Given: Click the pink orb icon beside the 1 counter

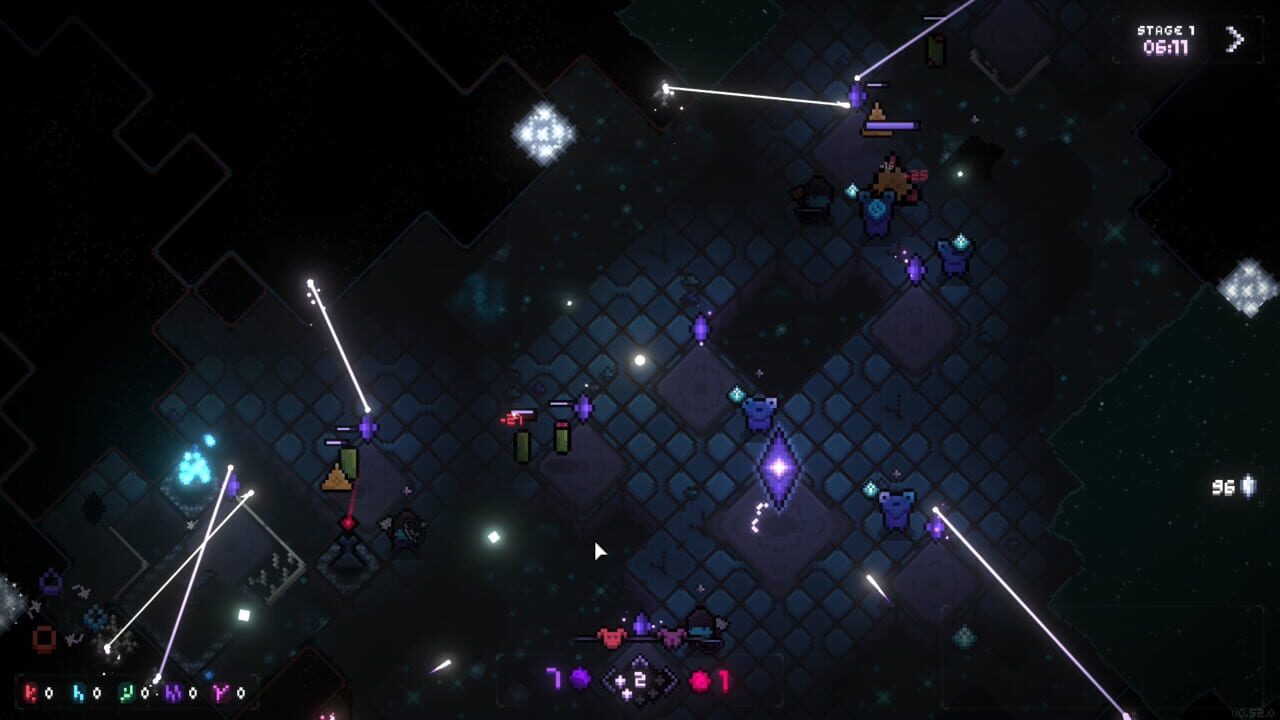Looking at the screenshot, I should coord(700,681).
